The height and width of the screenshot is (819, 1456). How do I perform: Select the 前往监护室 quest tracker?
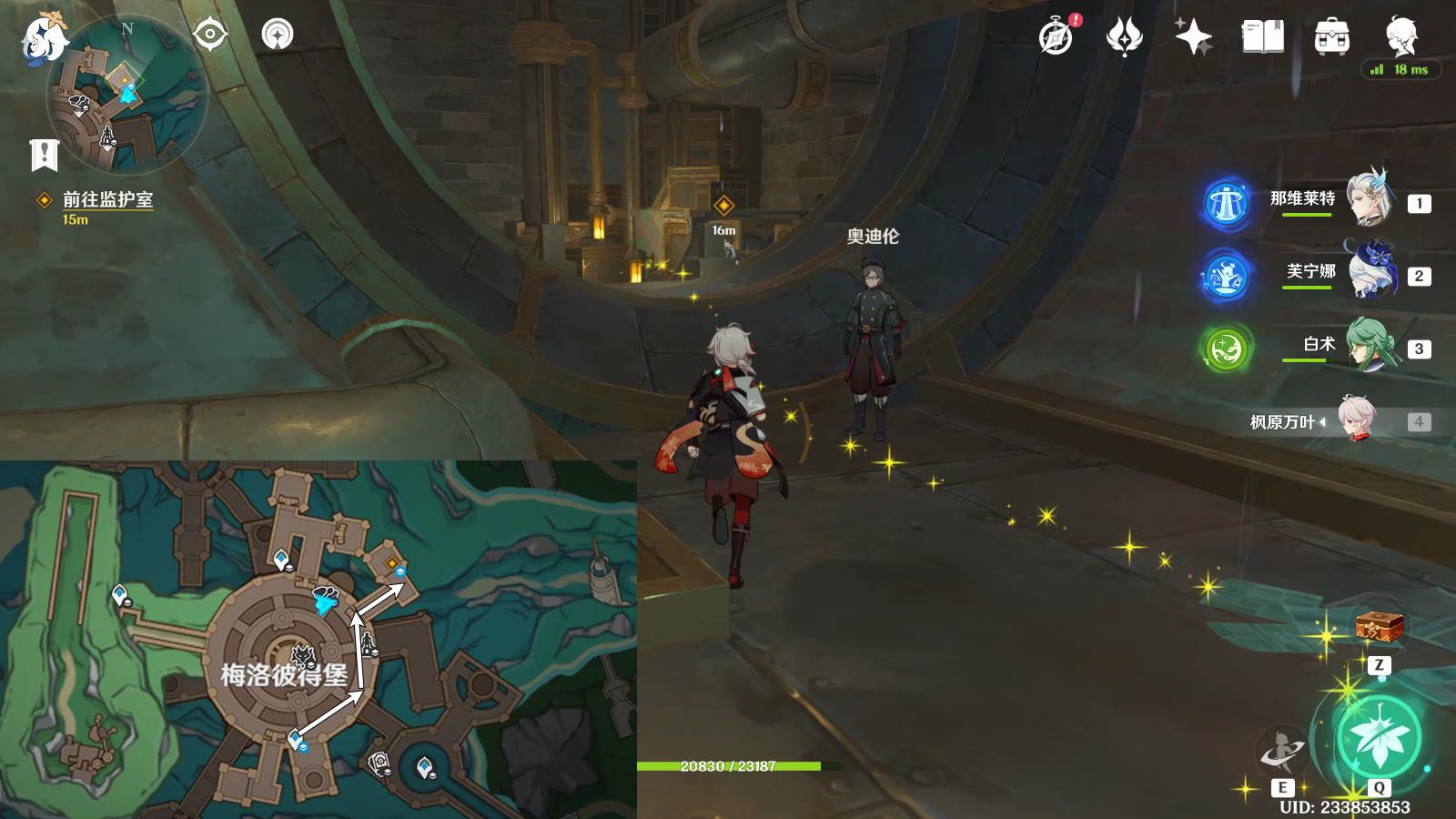107,200
